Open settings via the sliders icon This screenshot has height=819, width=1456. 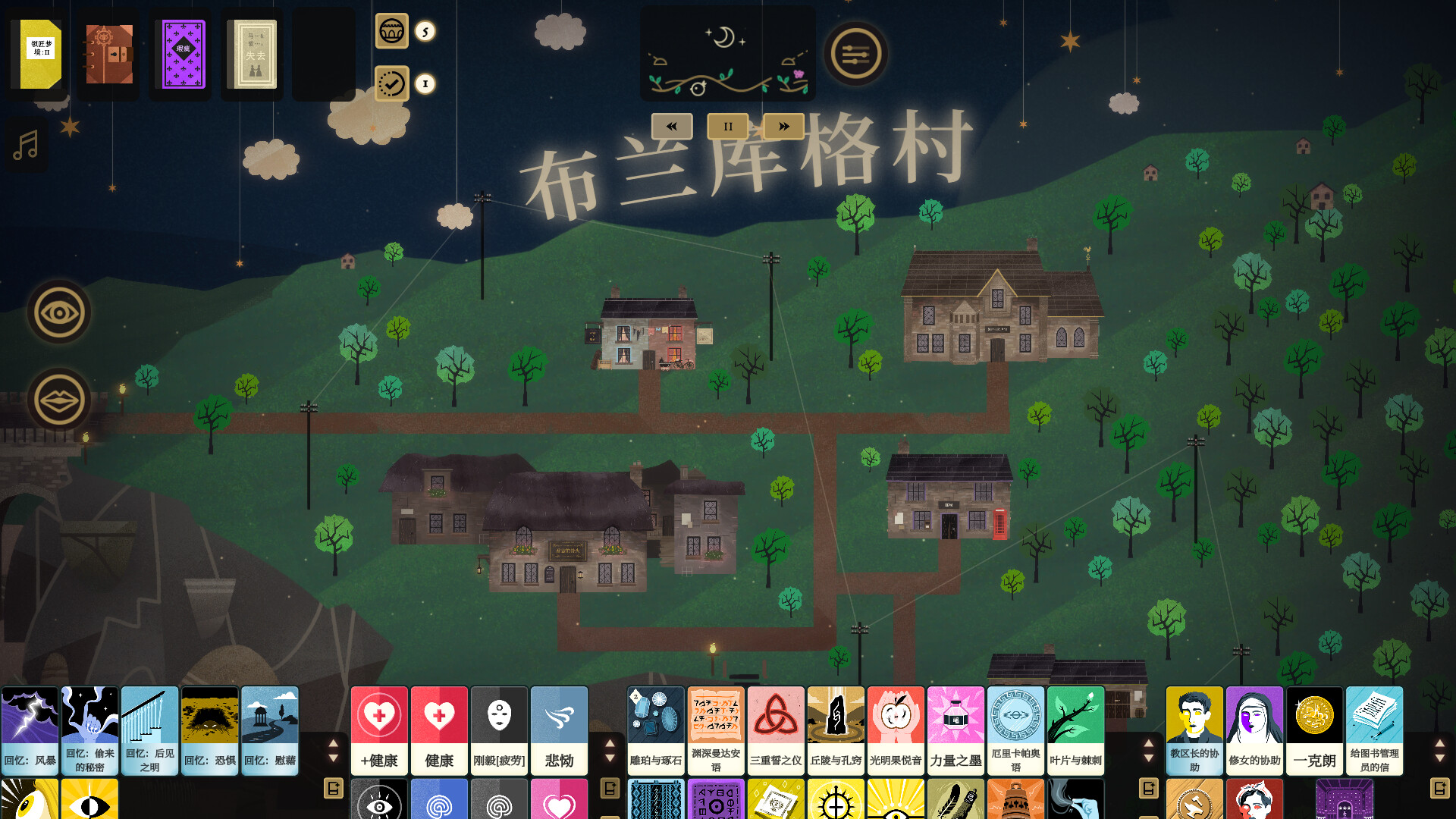point(855,53)
